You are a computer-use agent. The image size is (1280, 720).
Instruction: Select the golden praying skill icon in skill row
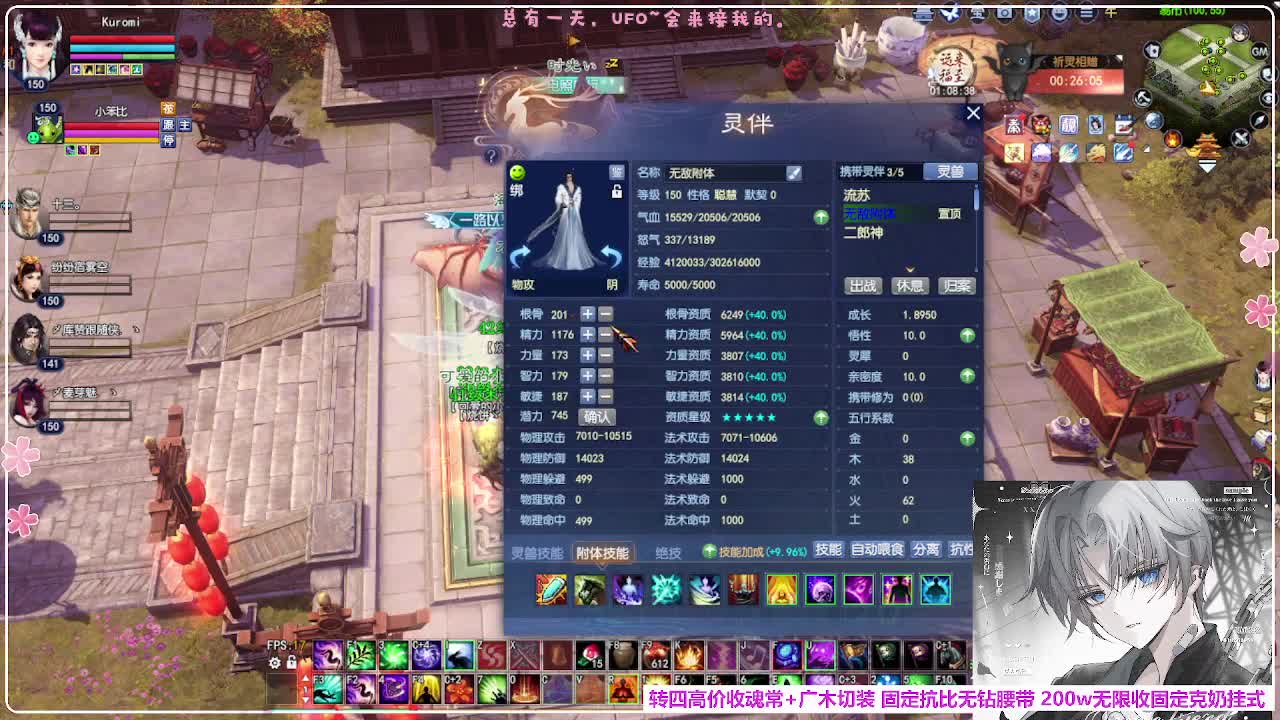click(780, 590)
